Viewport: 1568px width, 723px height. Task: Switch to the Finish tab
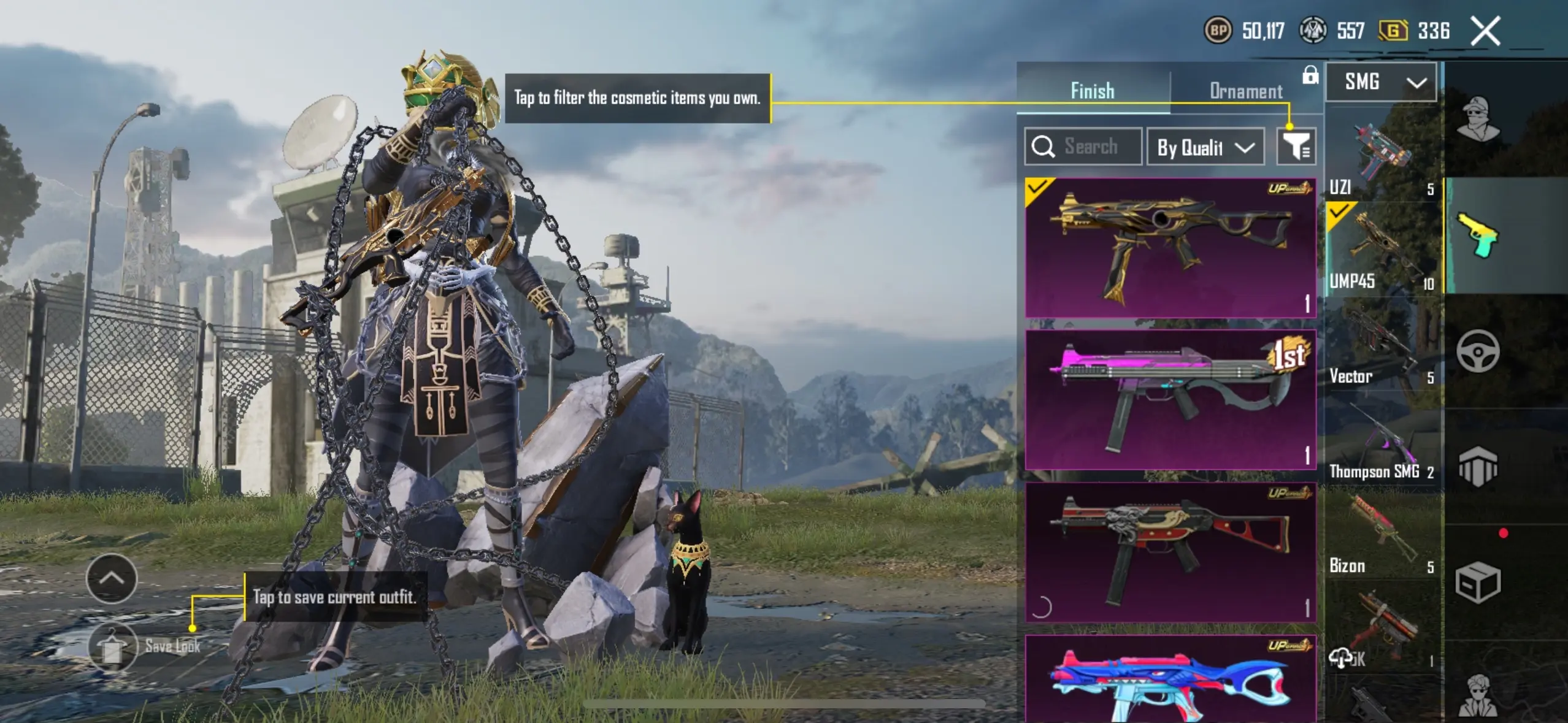click(x=1093, y=91)
